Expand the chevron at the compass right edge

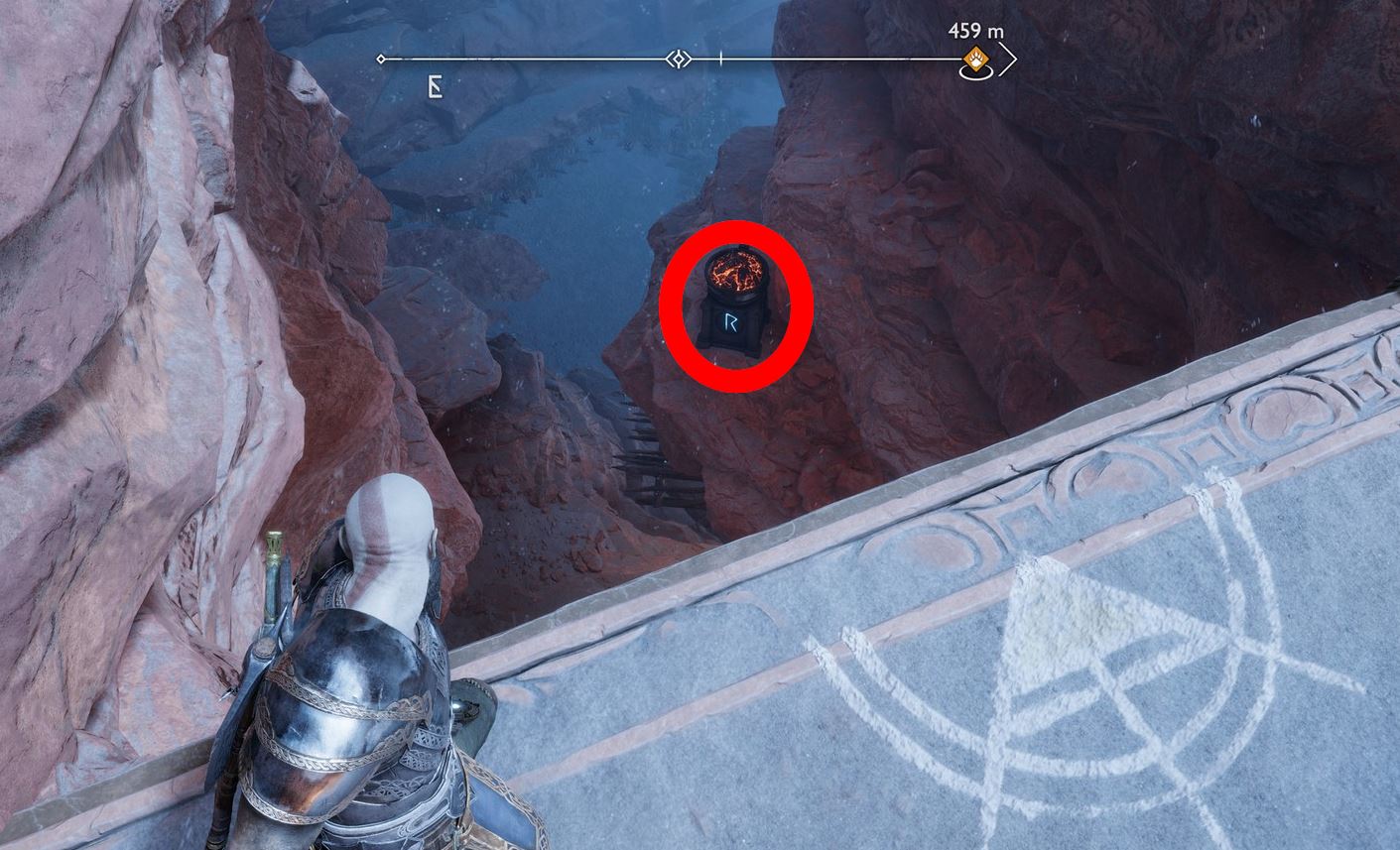[1009, 60]
